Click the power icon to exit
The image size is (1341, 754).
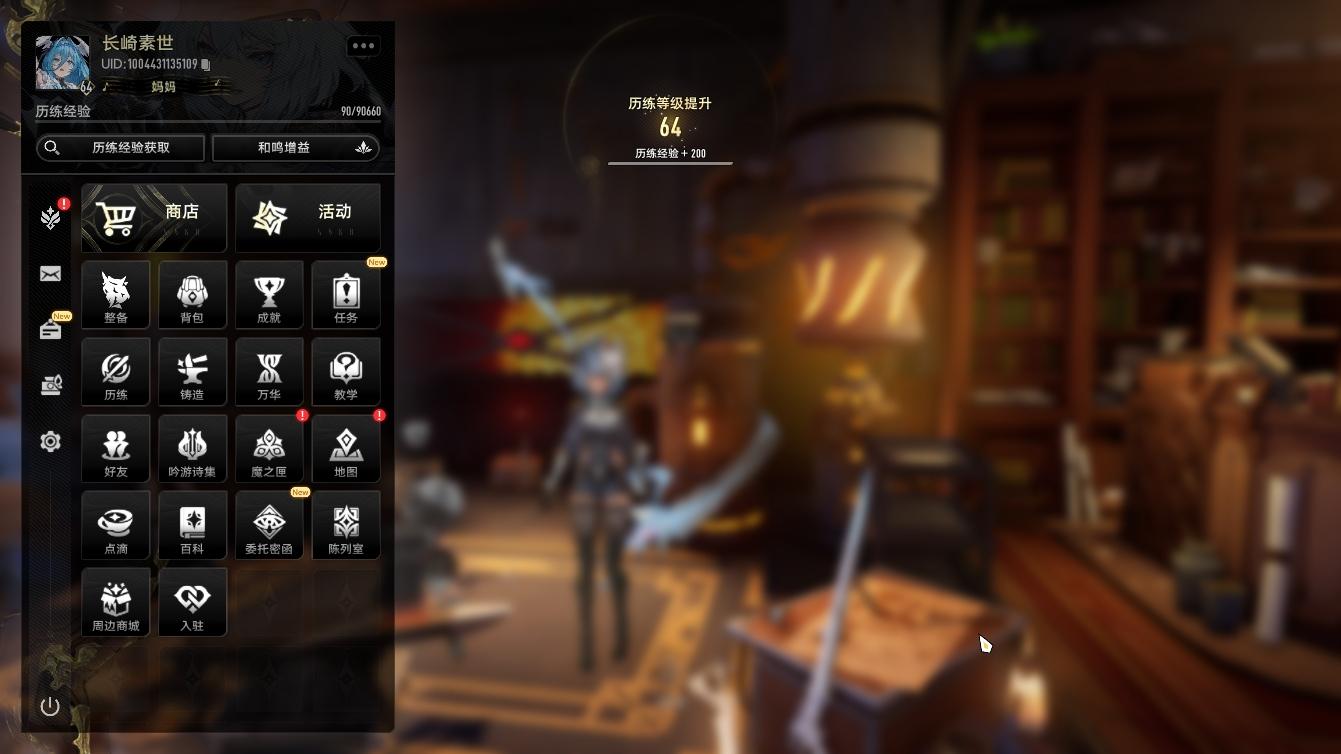(x=50, y=707)
